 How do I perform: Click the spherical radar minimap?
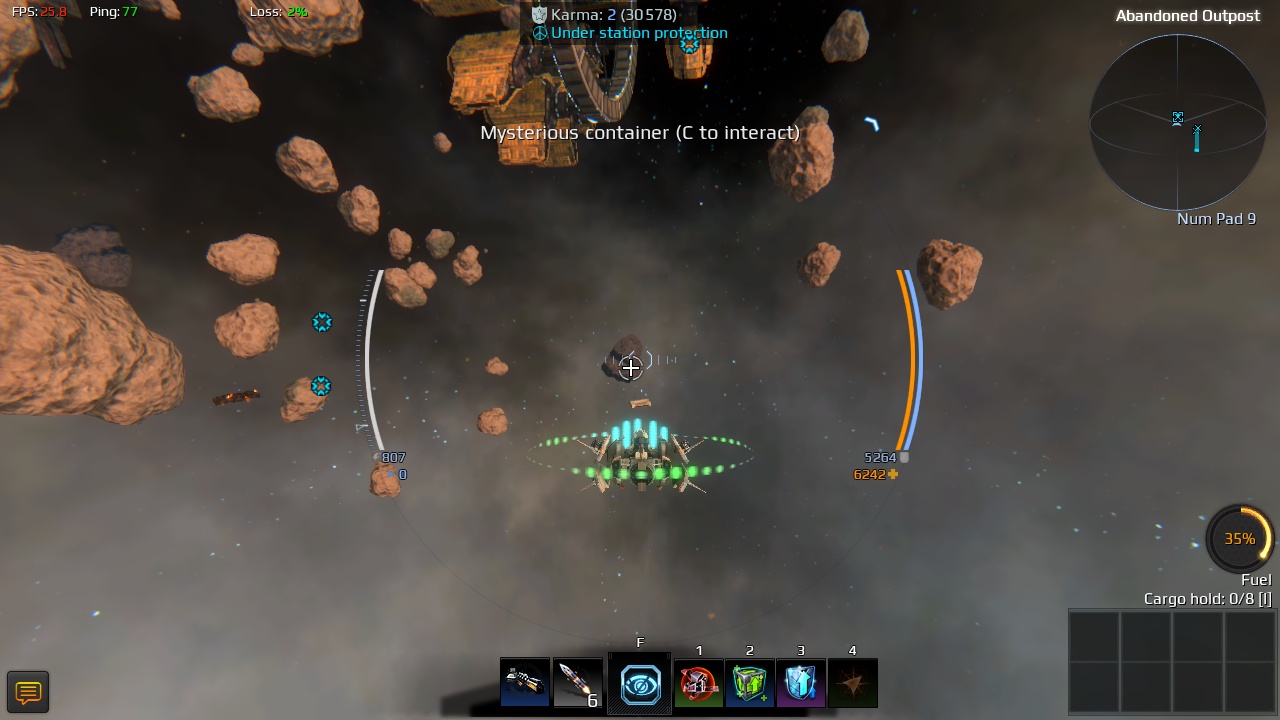(x=1177, y=122)
